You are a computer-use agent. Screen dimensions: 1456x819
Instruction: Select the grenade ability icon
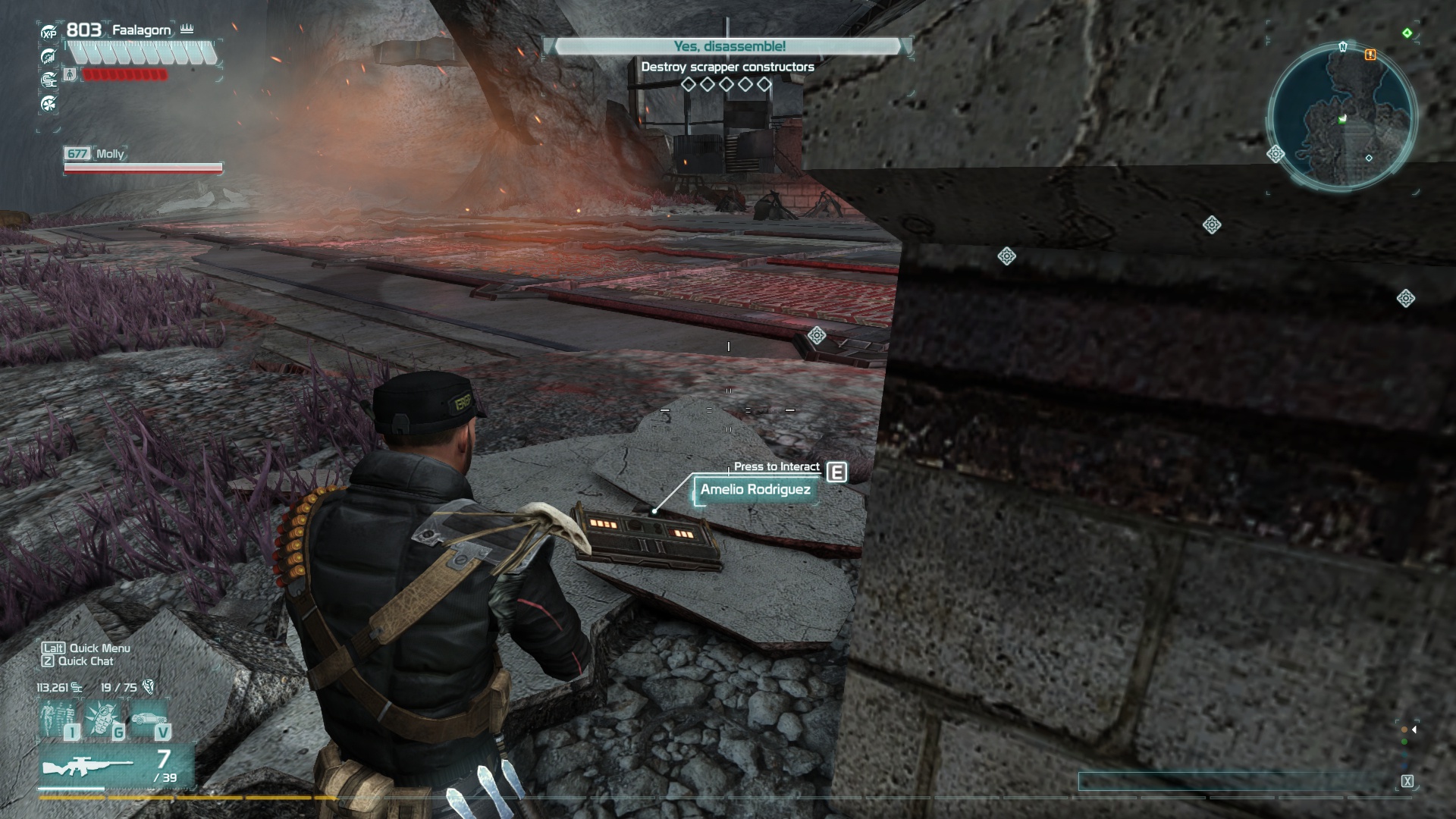point(104,719)
